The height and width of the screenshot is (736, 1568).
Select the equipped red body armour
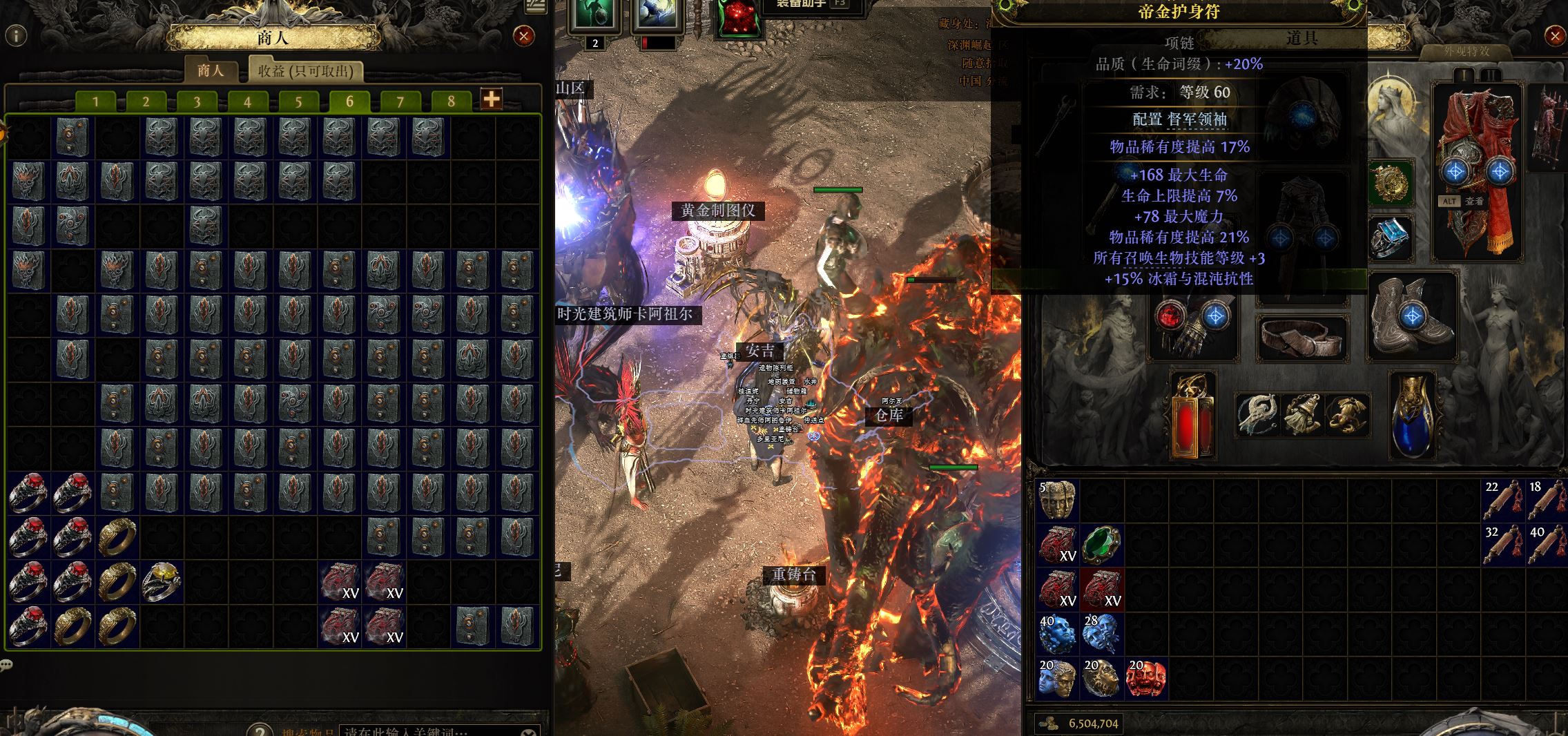1477,171
